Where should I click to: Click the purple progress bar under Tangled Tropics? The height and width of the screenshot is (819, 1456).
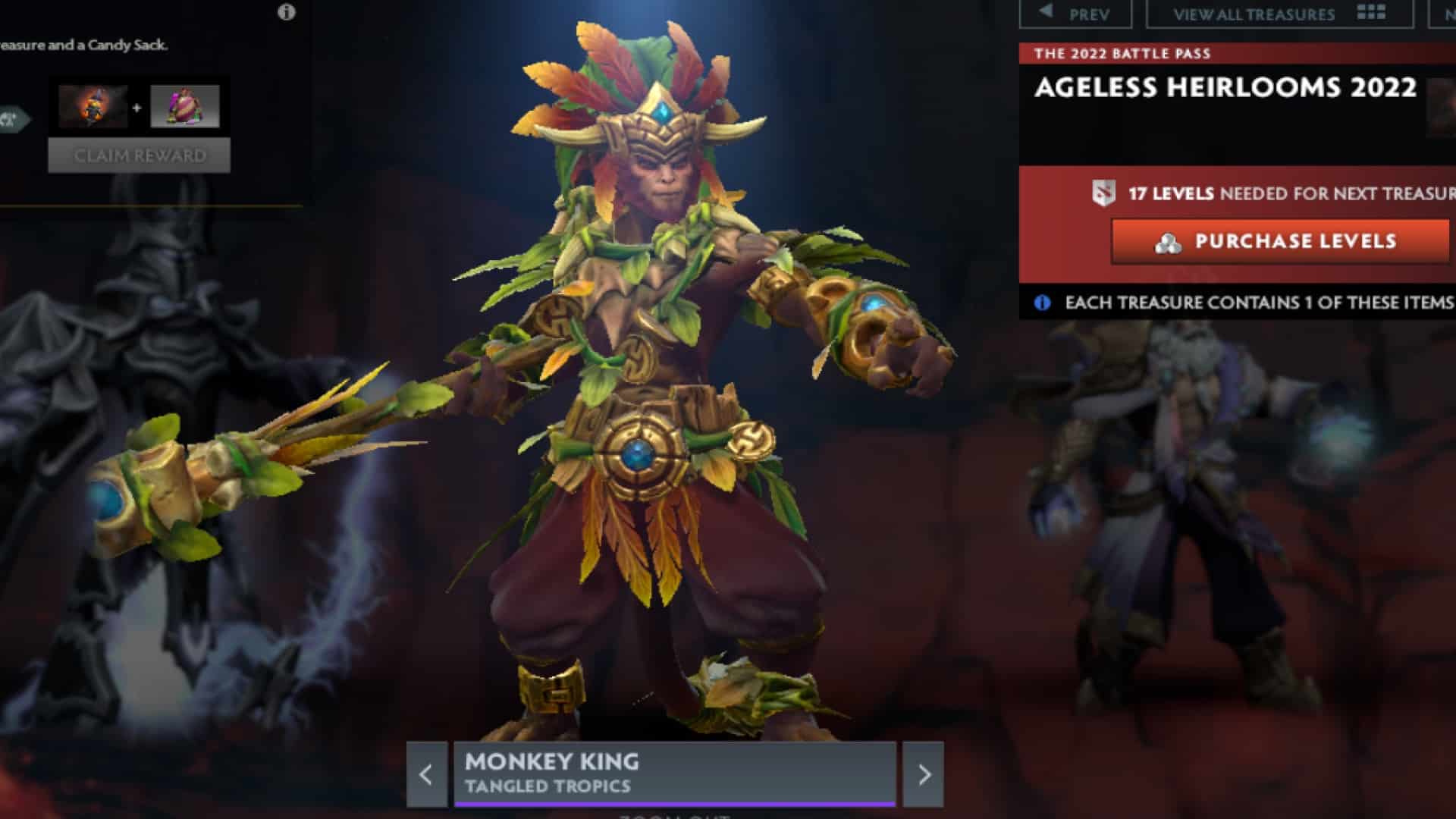click(x=675, y=803)
